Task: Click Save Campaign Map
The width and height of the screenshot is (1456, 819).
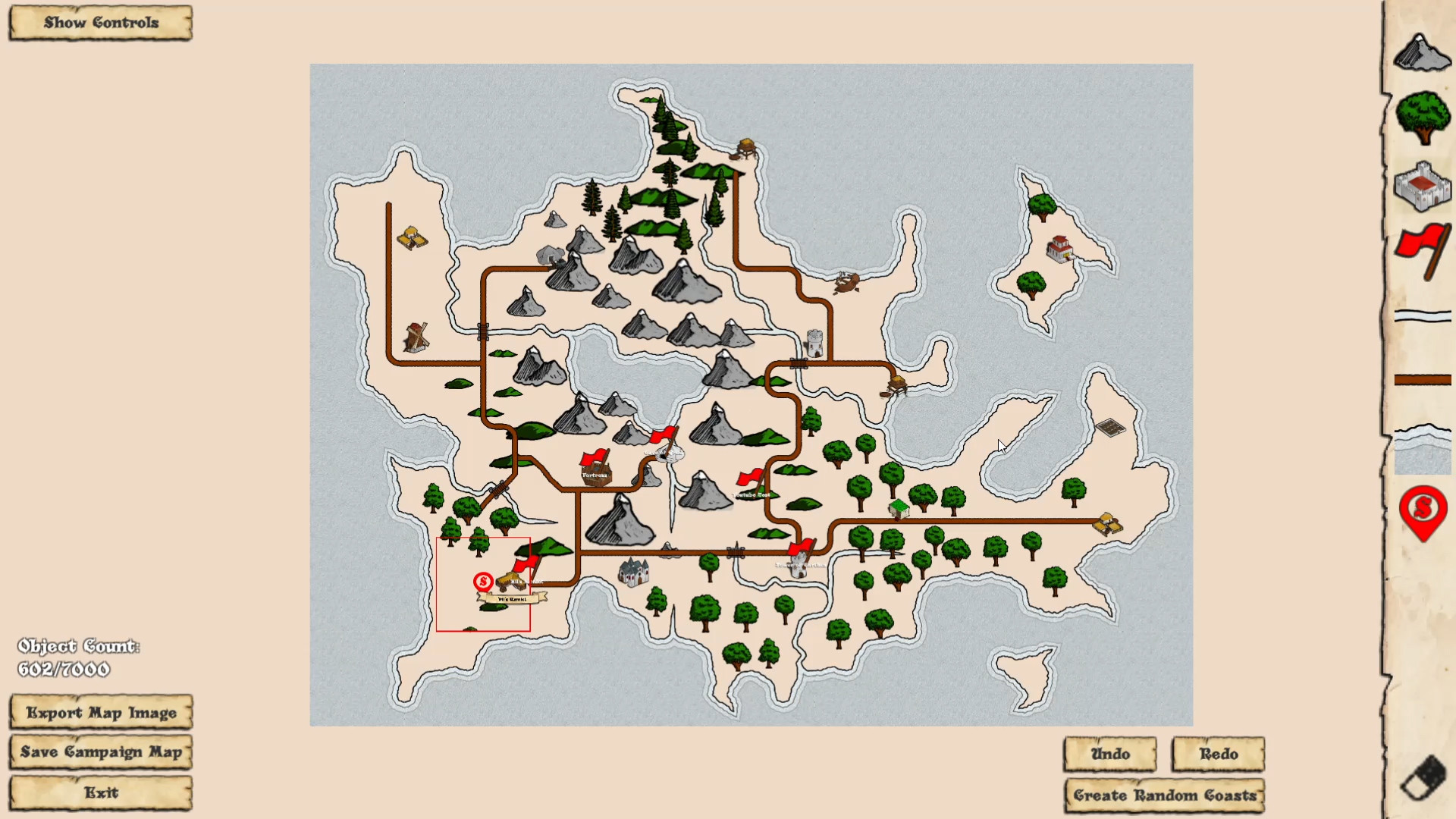Action: click(x=101, y=752)
